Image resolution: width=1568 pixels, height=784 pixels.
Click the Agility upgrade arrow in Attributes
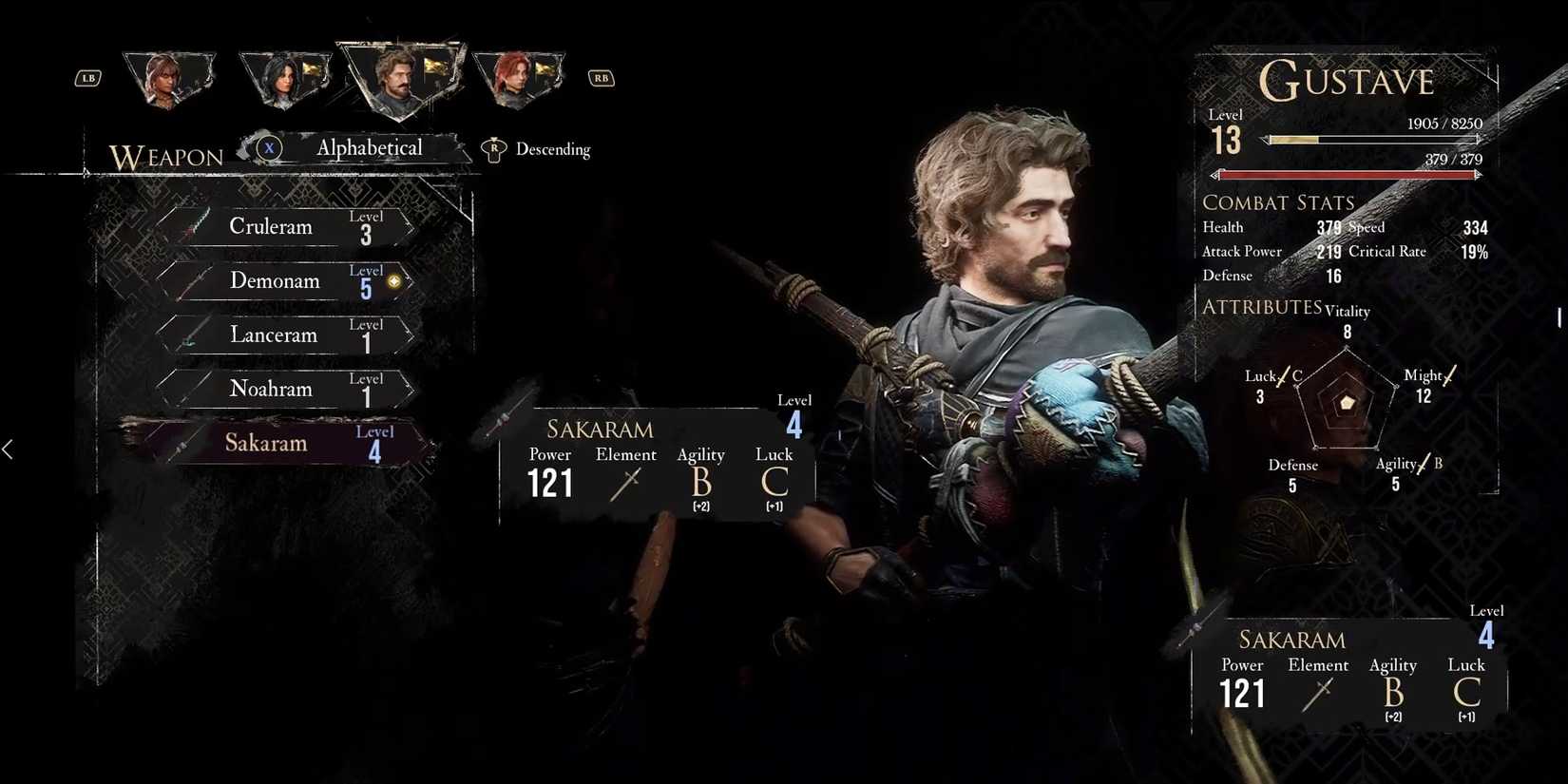[1425, 463]
